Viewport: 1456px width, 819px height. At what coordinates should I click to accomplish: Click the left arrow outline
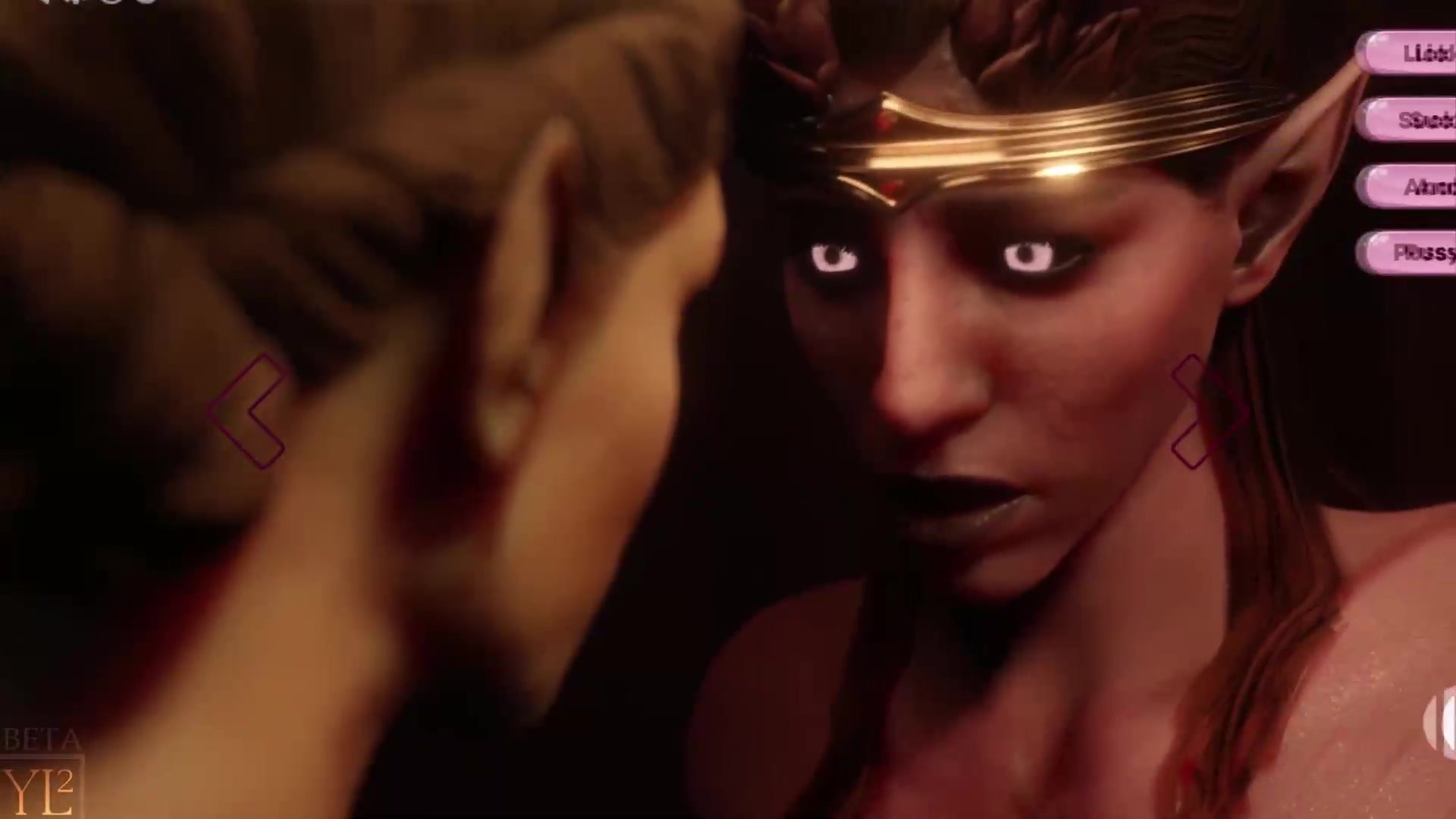click(x=248, y=411)
